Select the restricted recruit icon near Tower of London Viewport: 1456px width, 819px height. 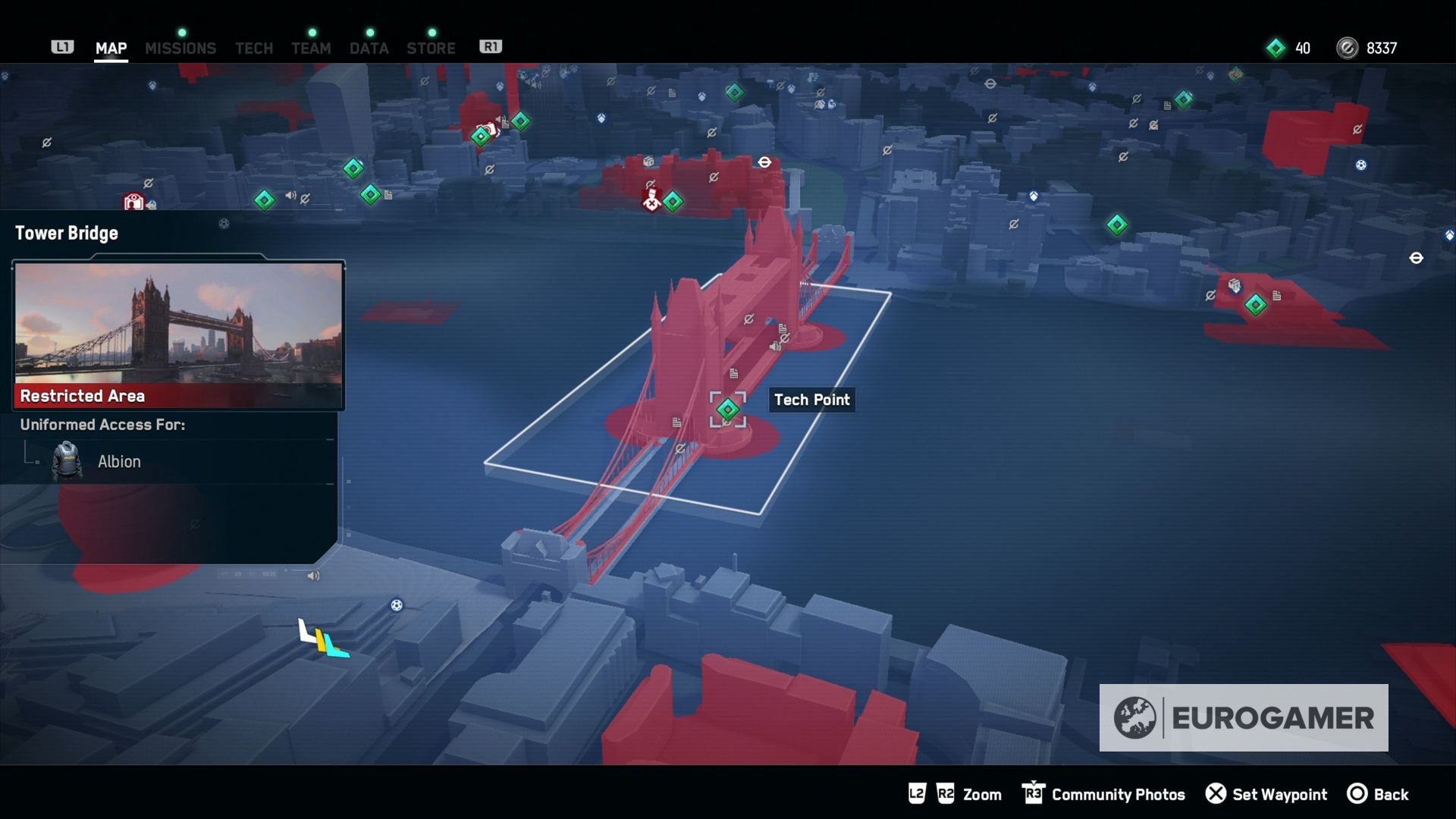click(652, 201)
